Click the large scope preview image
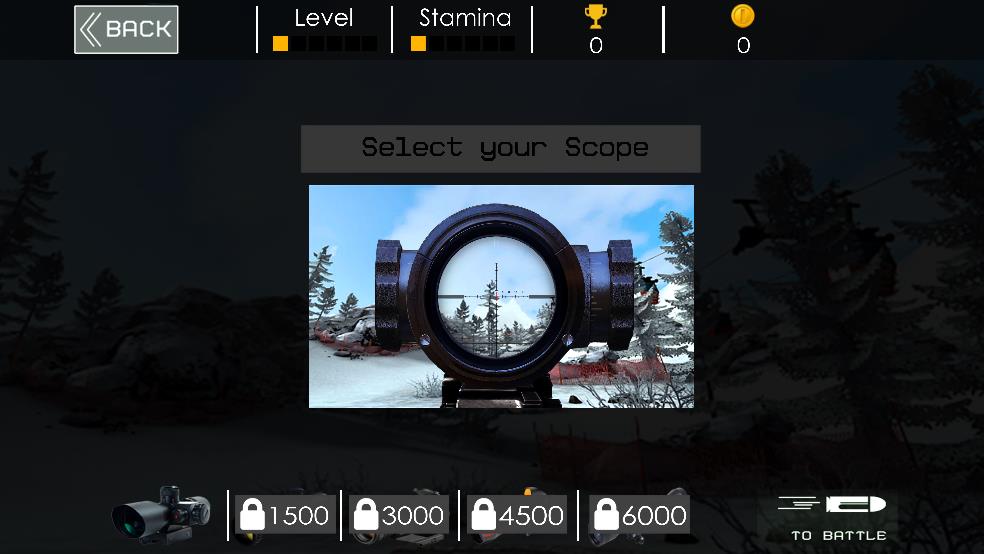The image size is (984, 554). tap(501, 296)
